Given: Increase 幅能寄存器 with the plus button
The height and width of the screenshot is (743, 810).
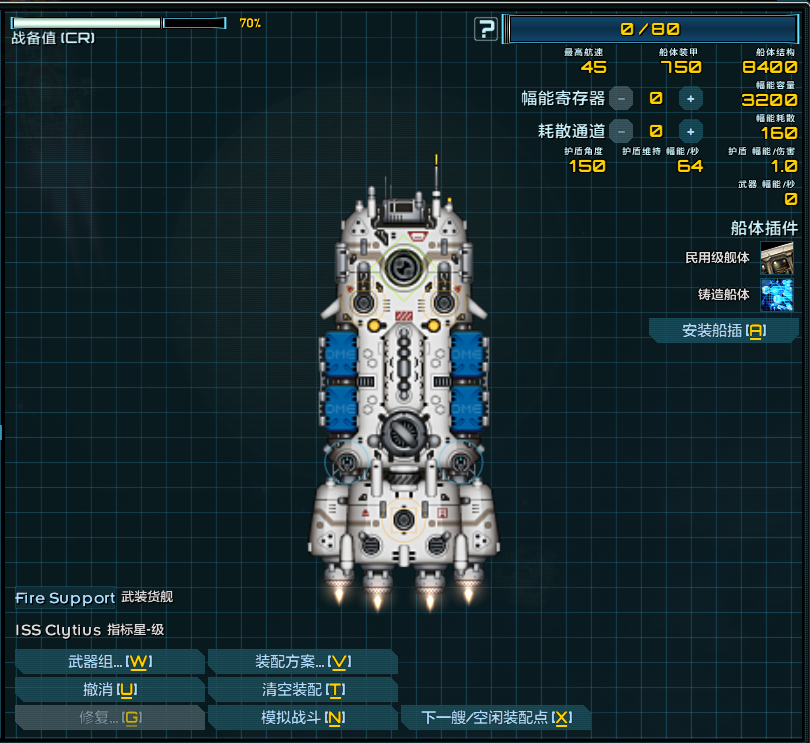Looking at the screenshot, I should 690,98.
